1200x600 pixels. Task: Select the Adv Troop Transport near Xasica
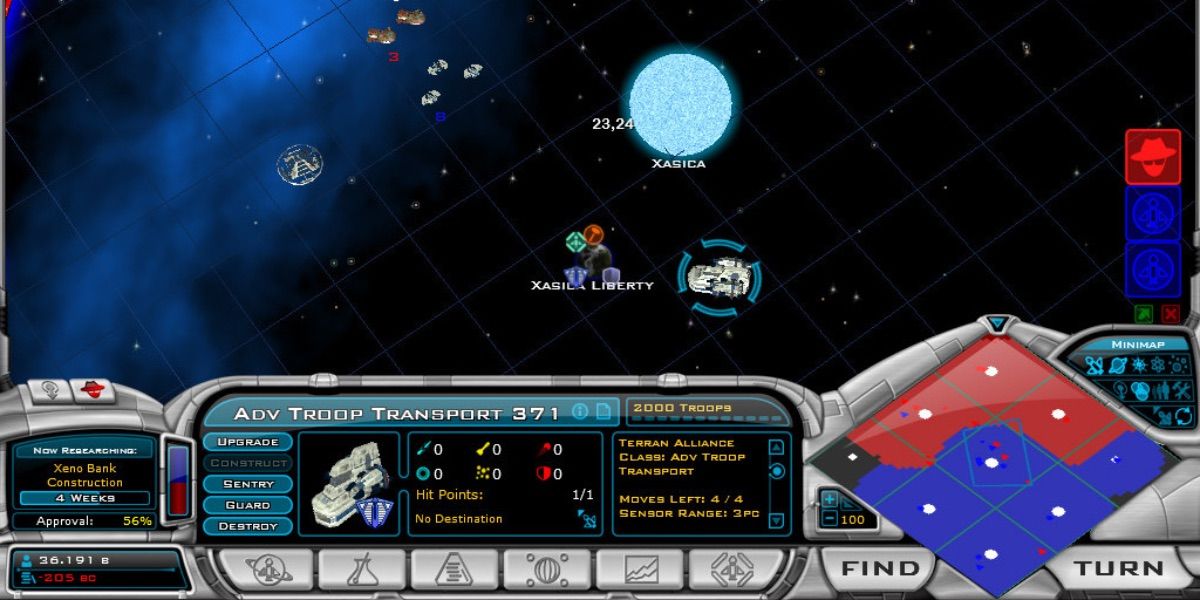click(x=720, y=278)
